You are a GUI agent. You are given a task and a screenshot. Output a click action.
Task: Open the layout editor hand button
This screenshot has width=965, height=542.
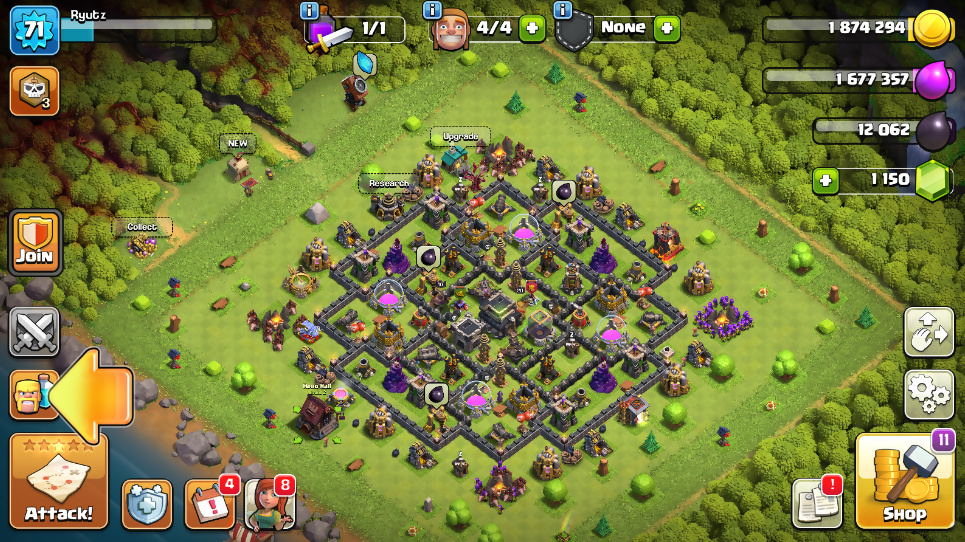click(928, 332)
